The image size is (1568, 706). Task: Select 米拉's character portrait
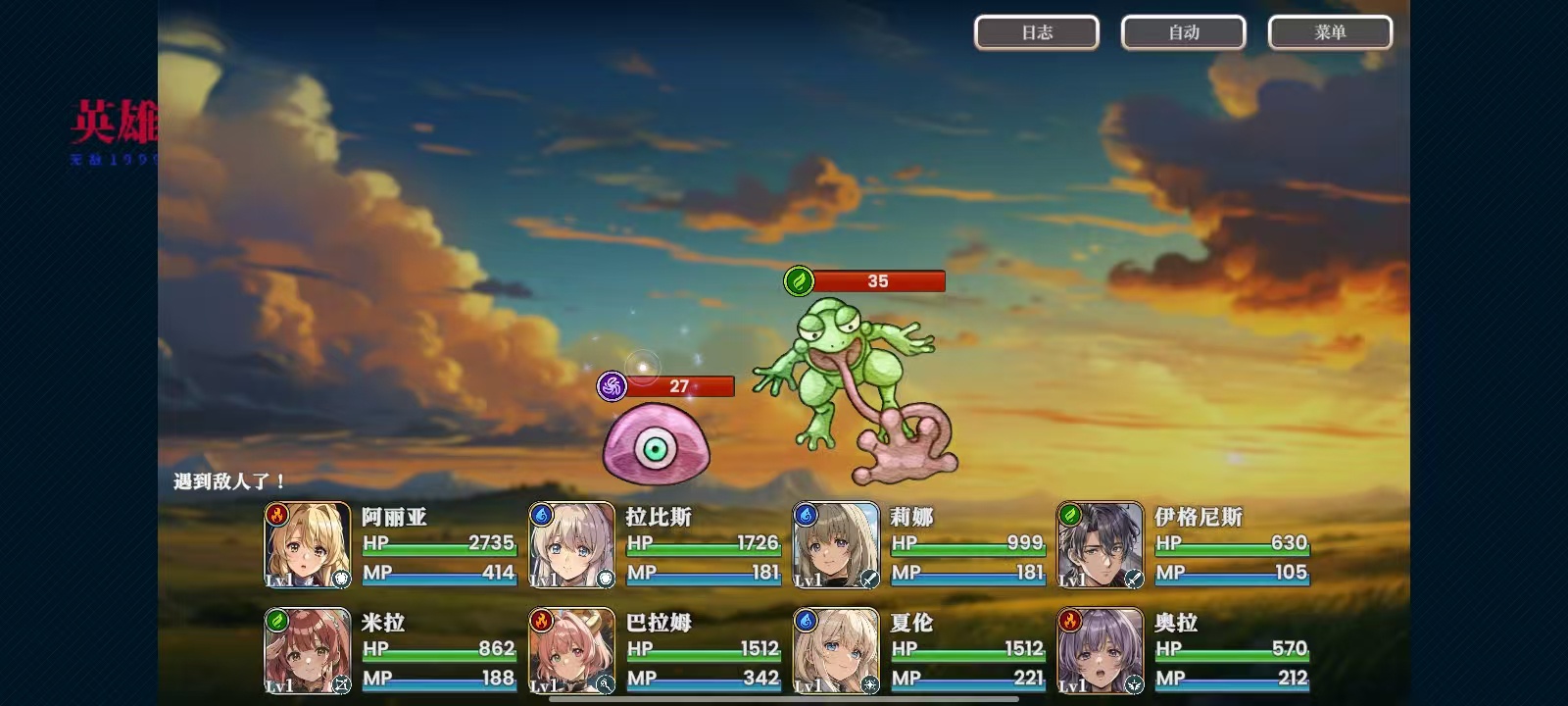coord(308,650)
